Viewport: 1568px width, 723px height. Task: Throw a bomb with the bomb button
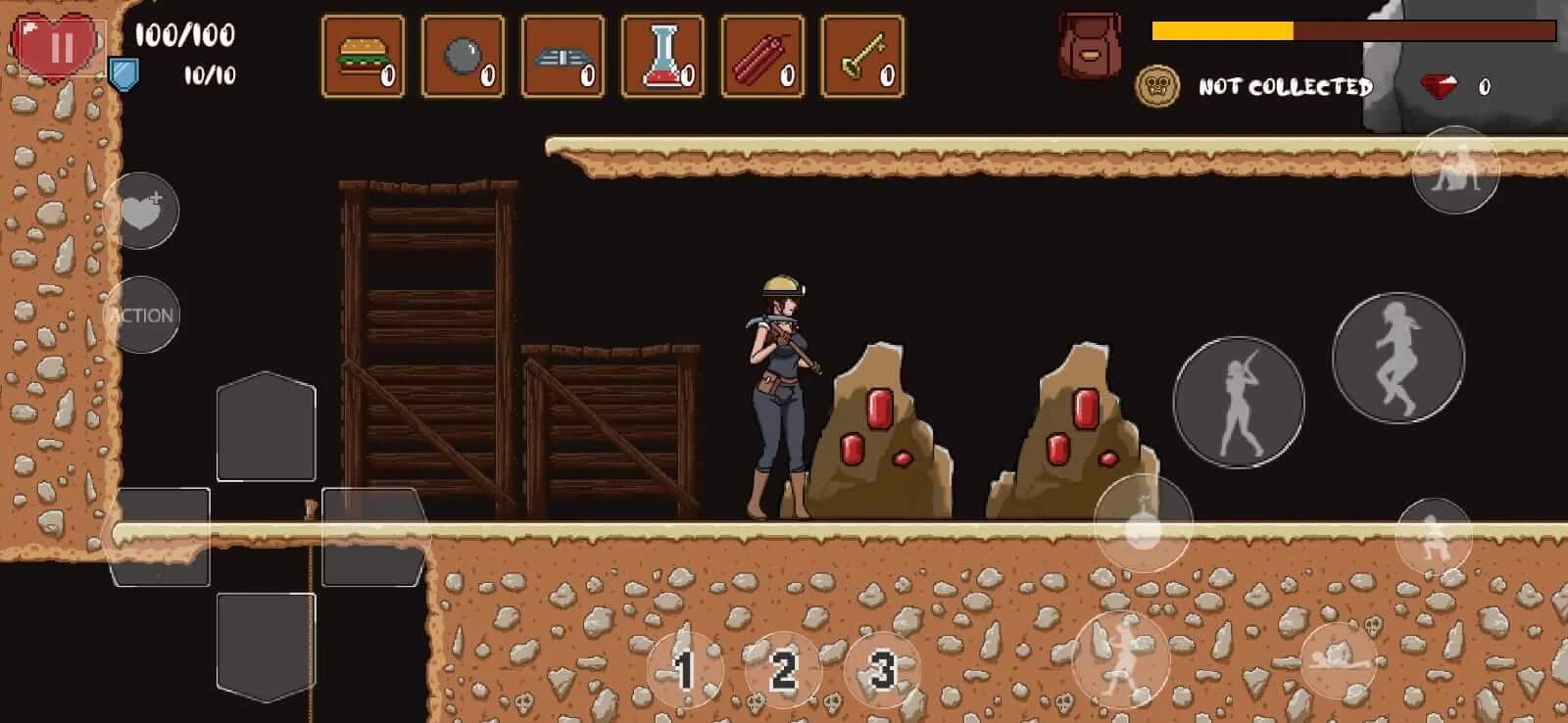point(1143,524)
